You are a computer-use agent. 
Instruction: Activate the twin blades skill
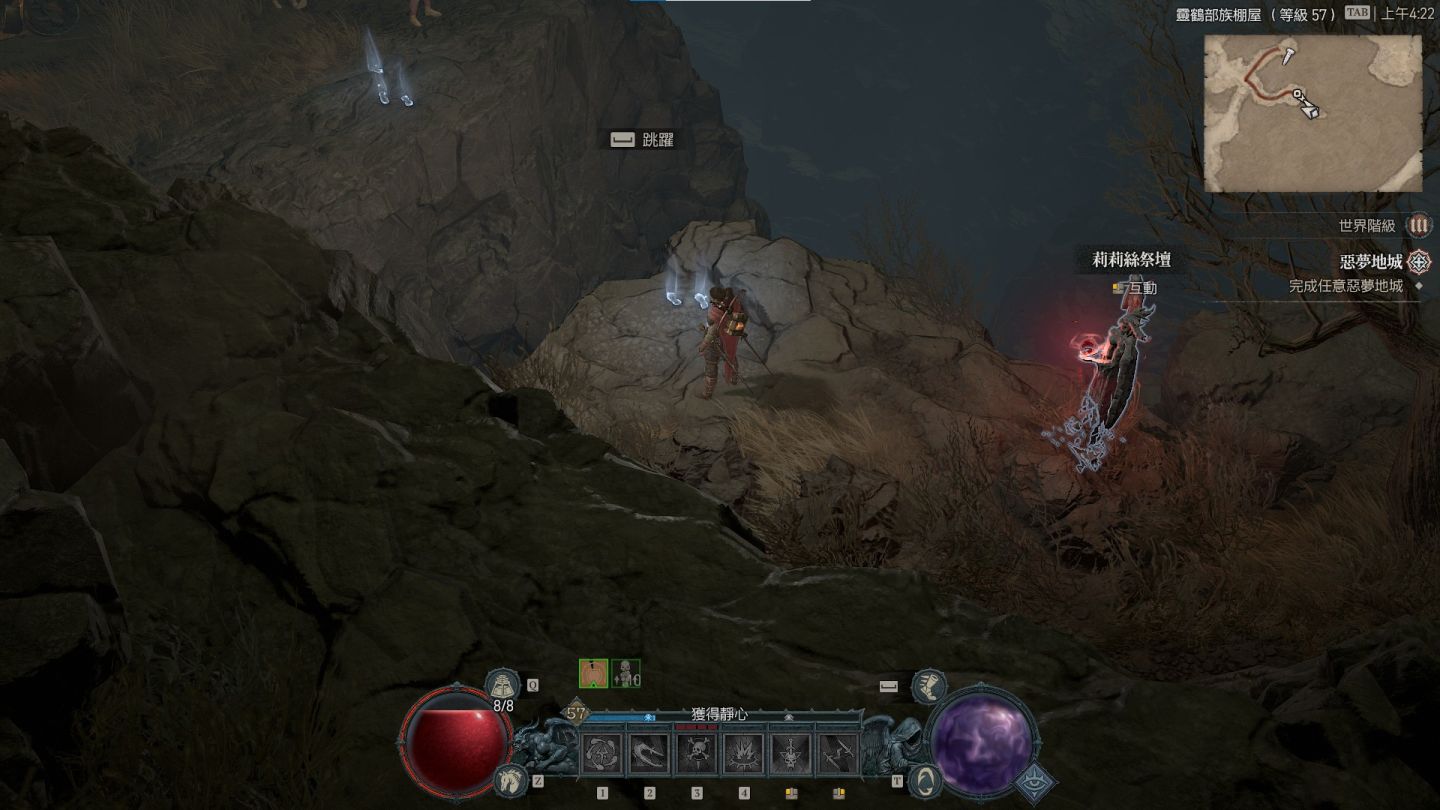point(838,754)
